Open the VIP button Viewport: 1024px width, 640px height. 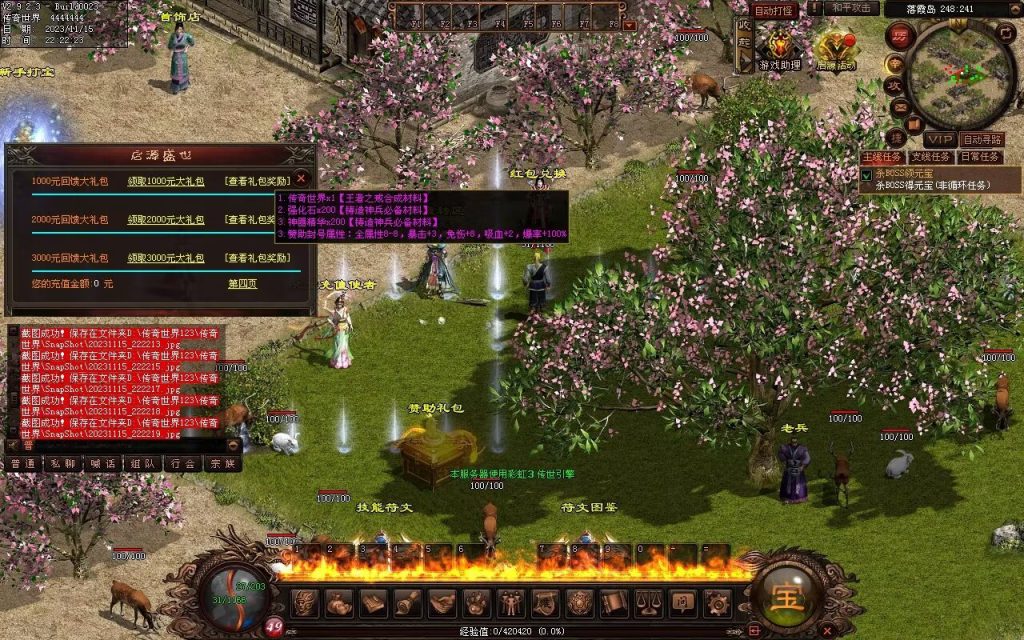click(x=937, y=139)
